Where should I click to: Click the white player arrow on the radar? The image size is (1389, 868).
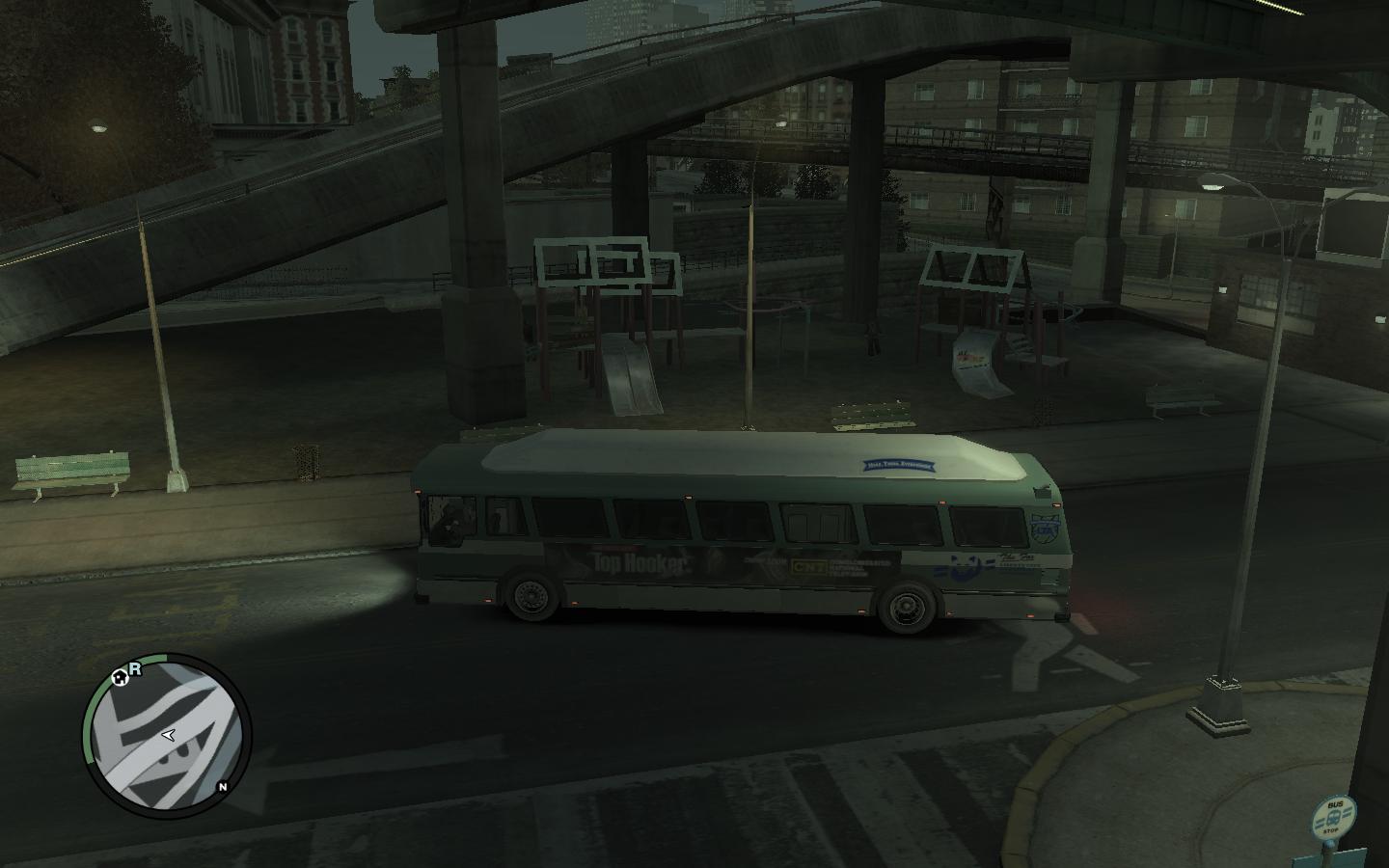[x=169, y=736]
